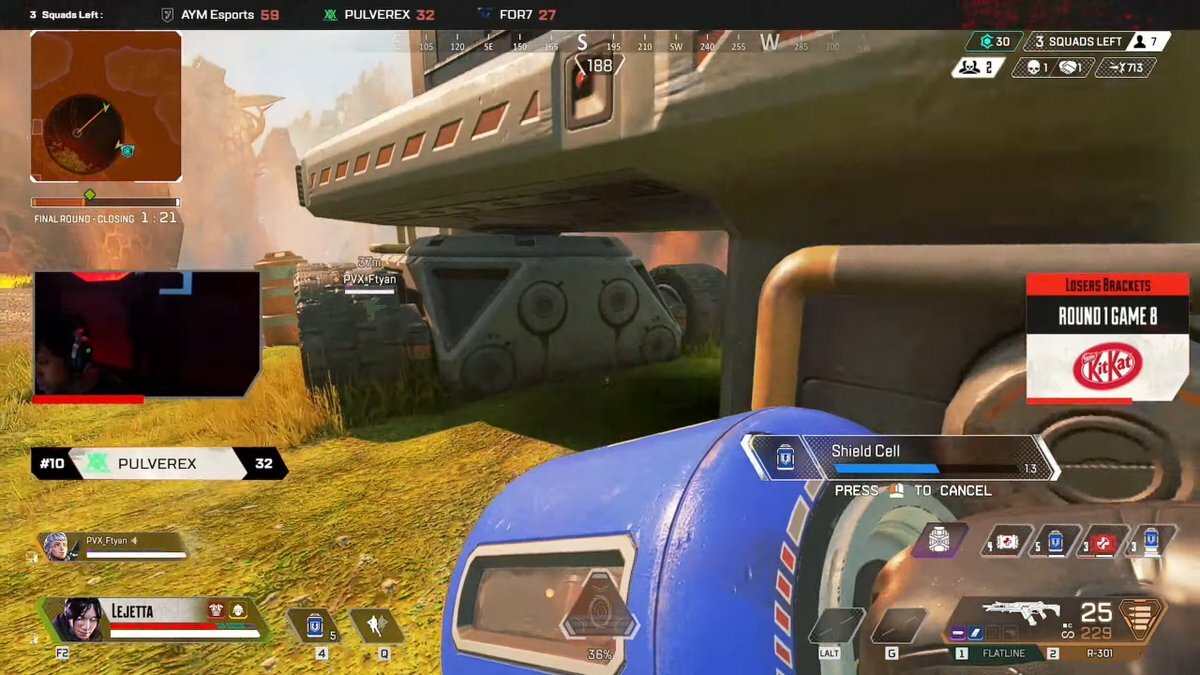The image size is (1200, 675).
Task: Click the crafting materials counter showing 30
Action: [x=993, y=42]
